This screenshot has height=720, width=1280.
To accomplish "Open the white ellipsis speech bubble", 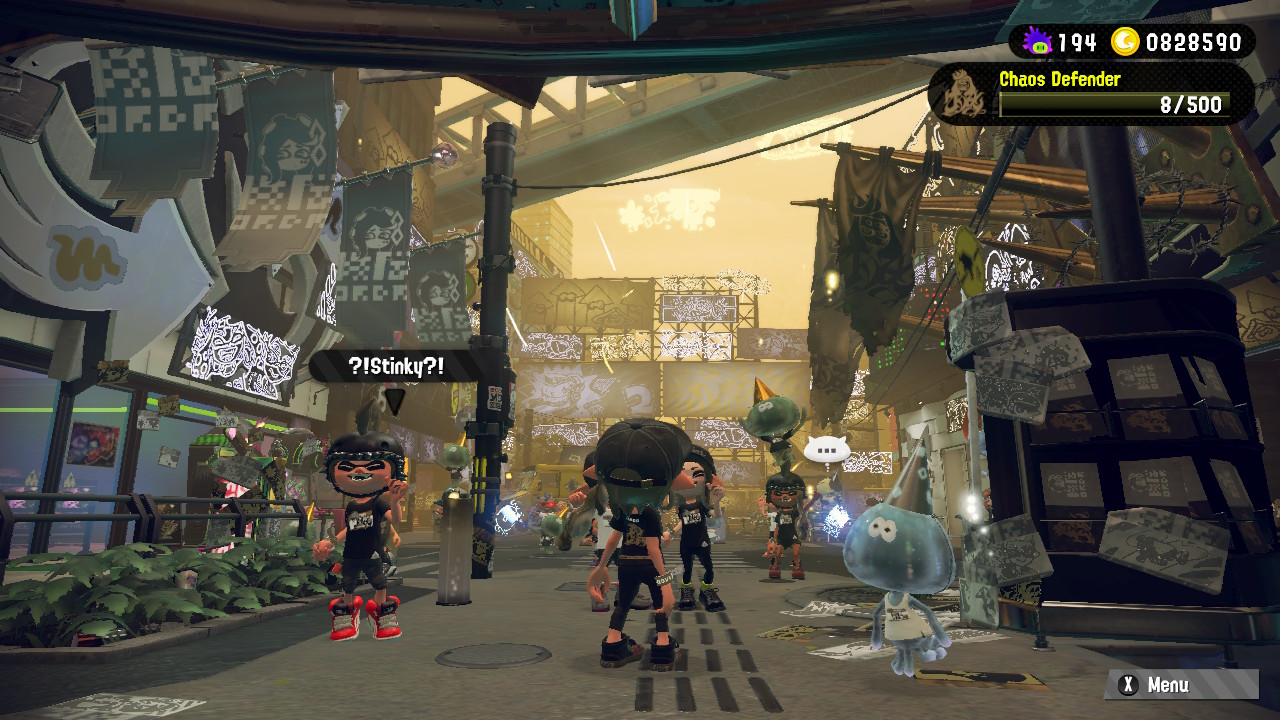I will tap(826, 450).
